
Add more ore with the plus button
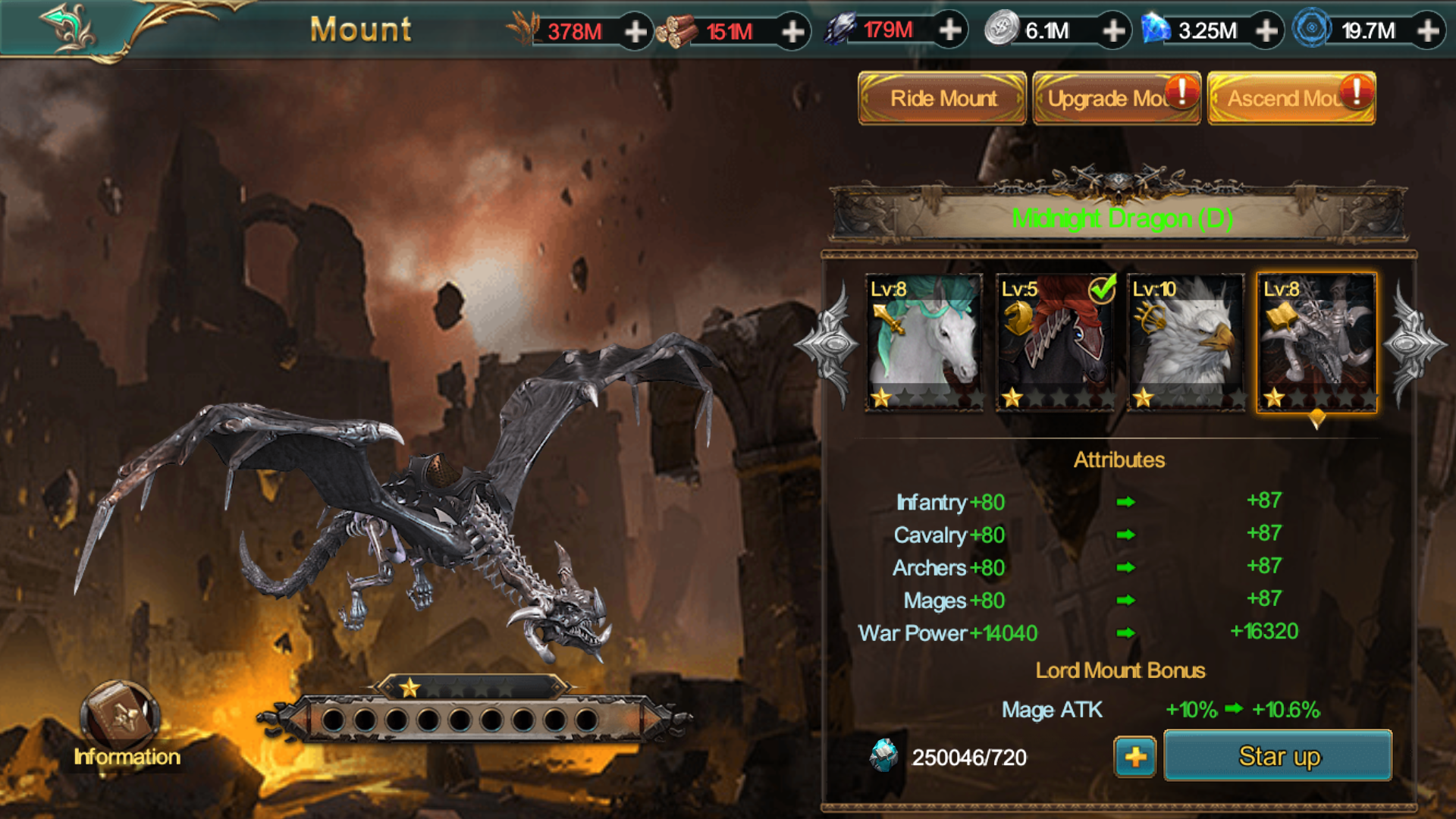pyautogui.click(x=949, y=30)
